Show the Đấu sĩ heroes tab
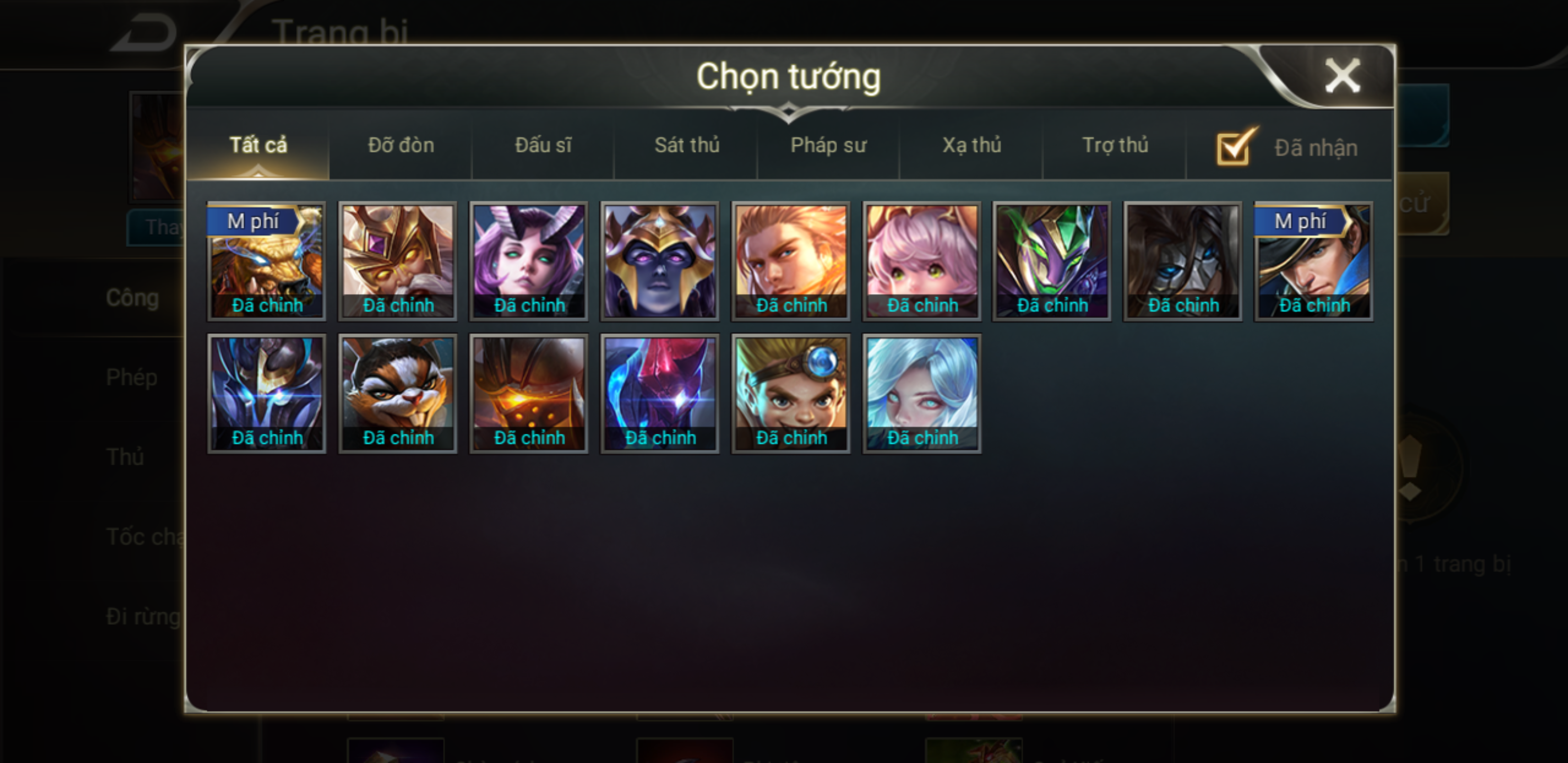Screen dimensions: 1568x763 click(x=544, y=145)
